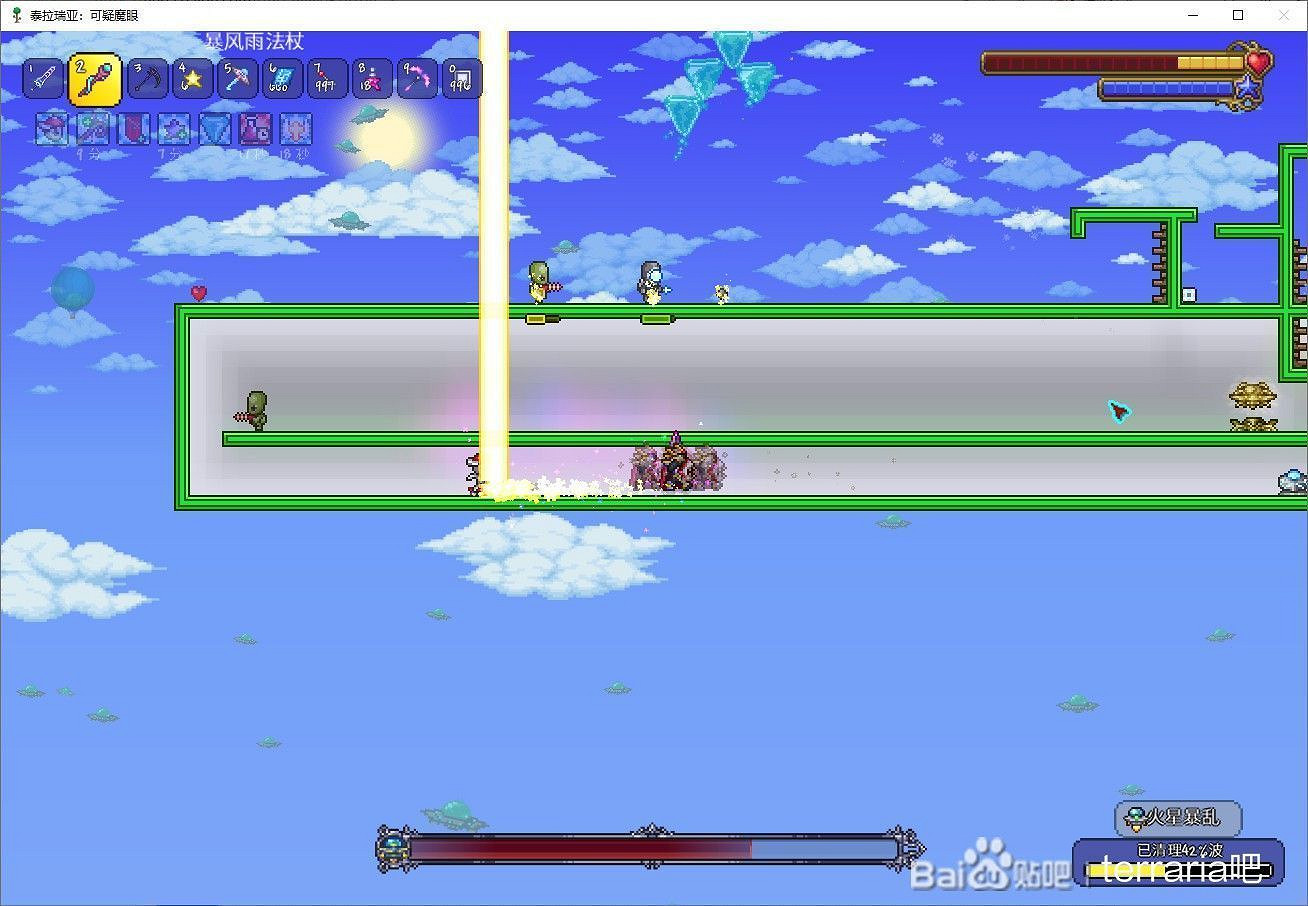Click the Martian Madness event icon
The height and width of the screenshot is (906, 1308).
click(1135, 818)
